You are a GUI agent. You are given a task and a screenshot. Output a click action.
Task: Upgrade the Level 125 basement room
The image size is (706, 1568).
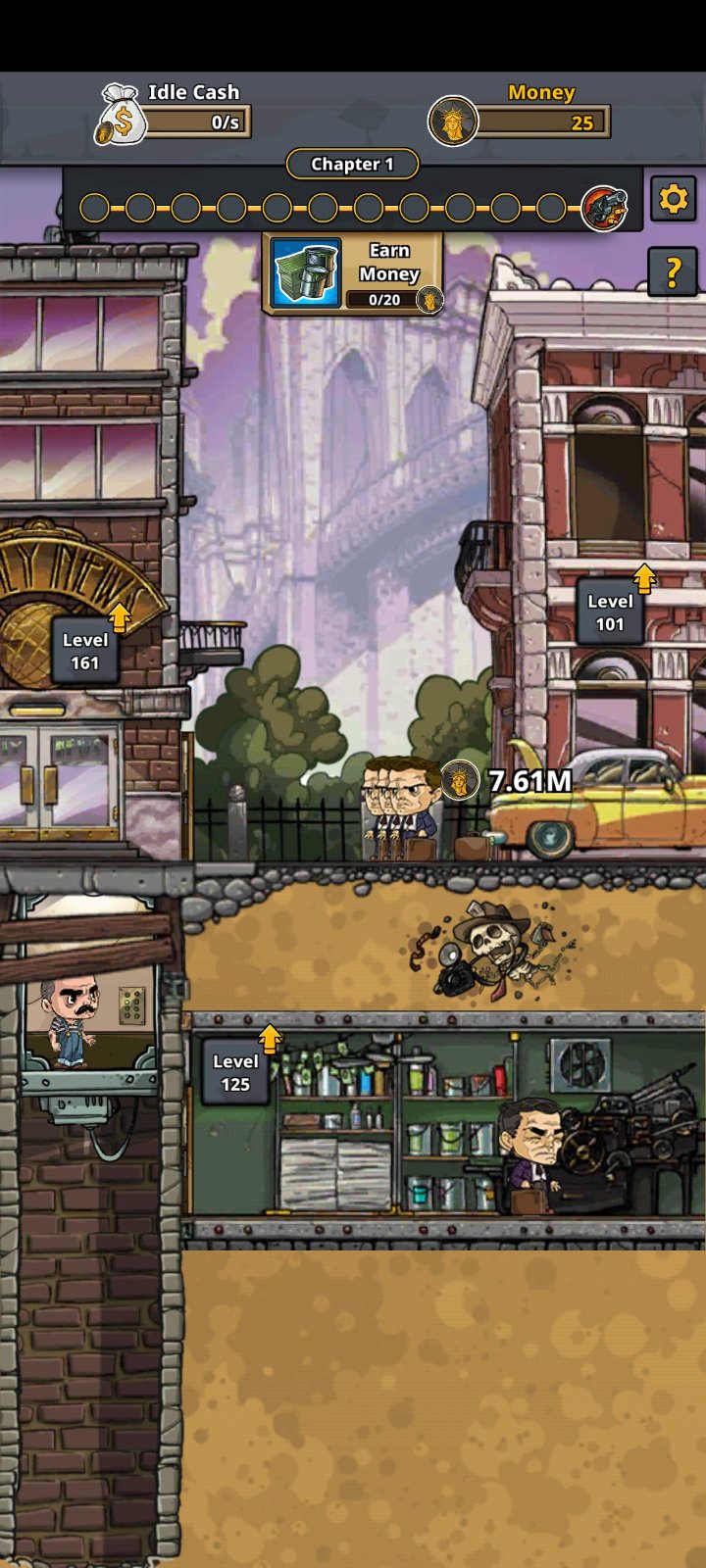coord(236,1071)
